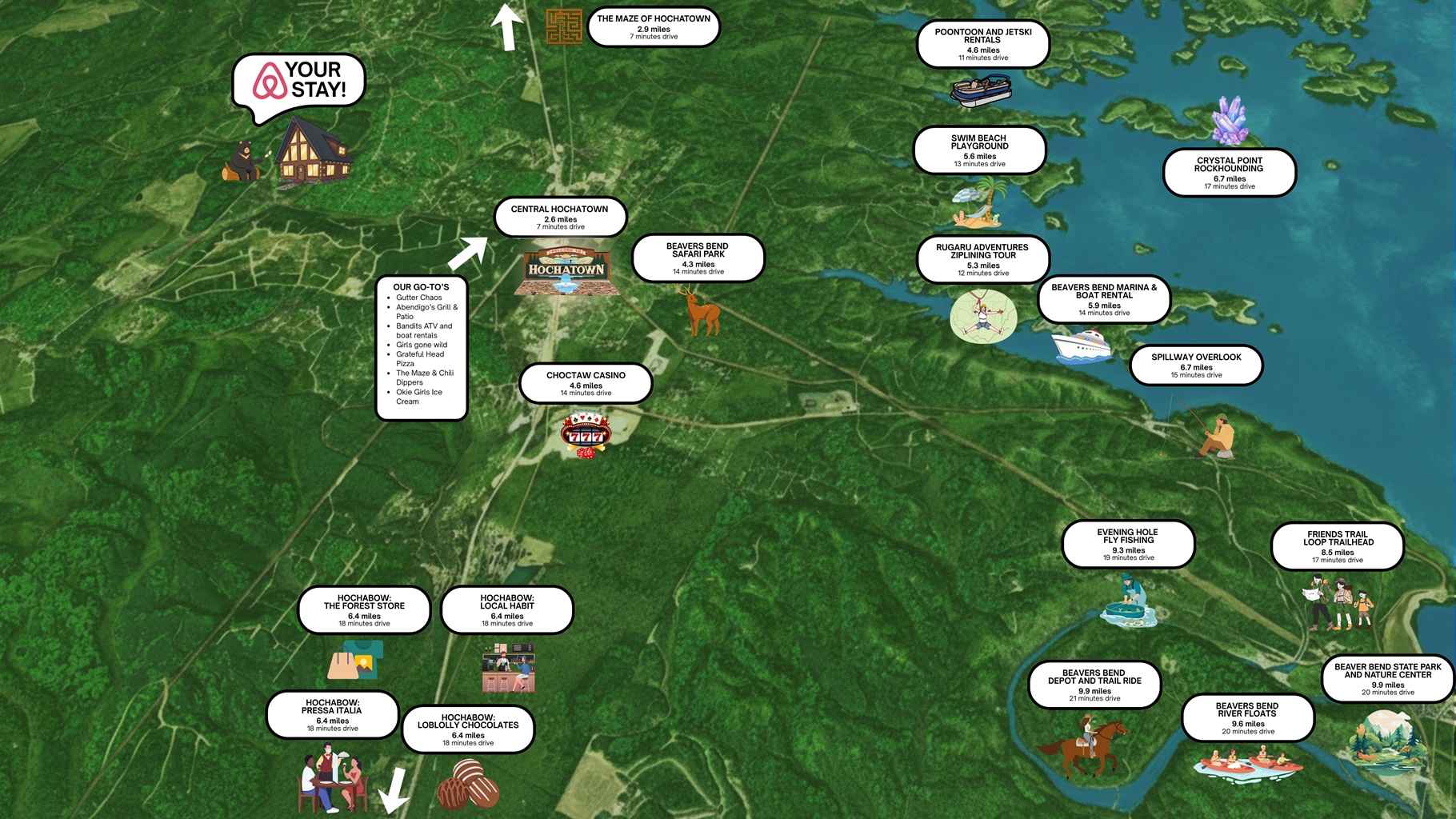Click the Your Stay speech bubble
Screen dimensions: 1456x819
point(300,82)
